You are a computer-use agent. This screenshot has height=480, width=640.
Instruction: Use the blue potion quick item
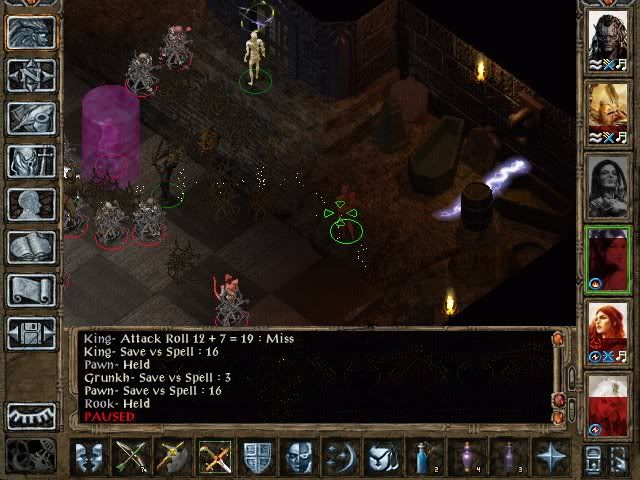tap(425, 458)
